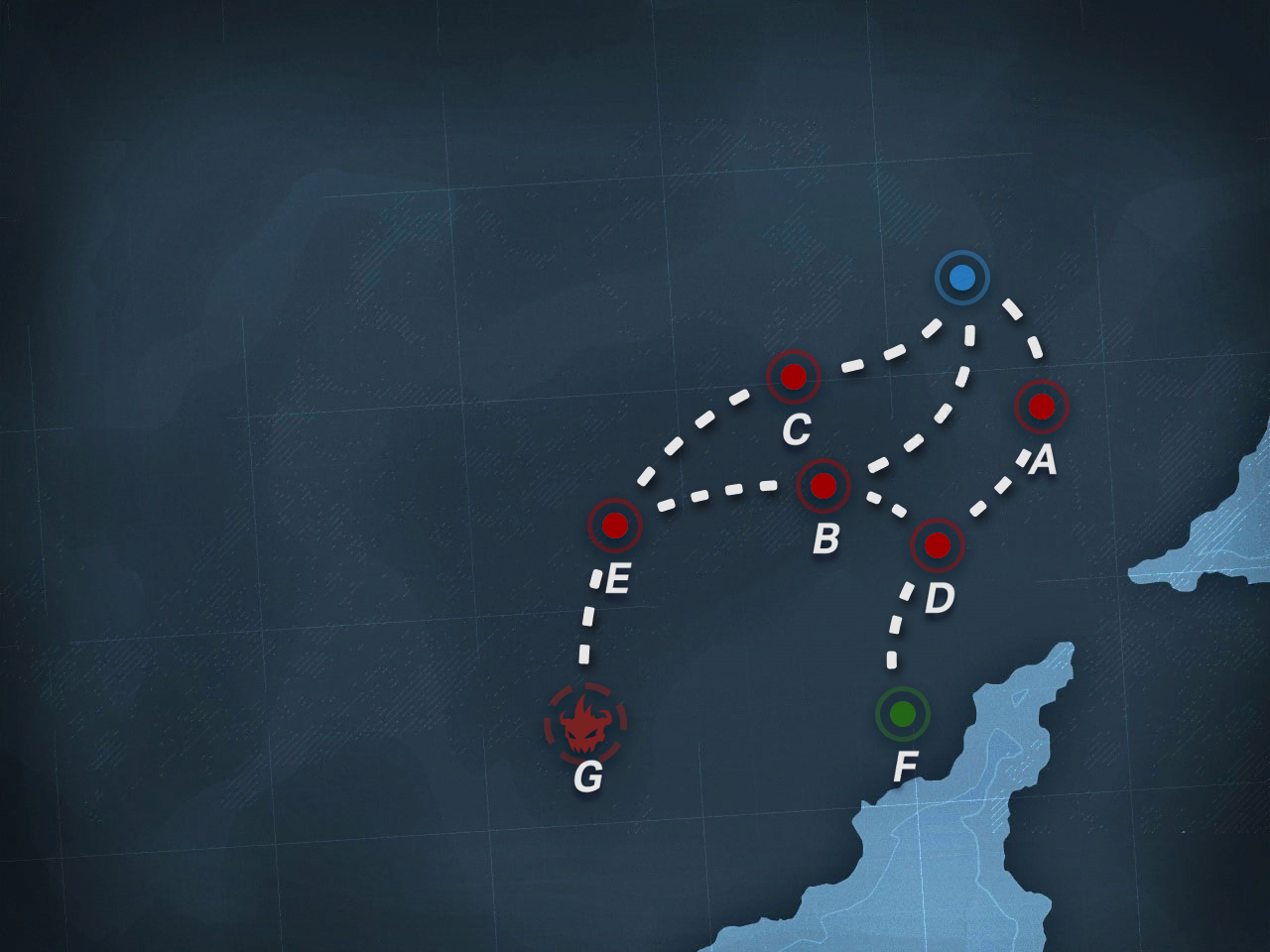Choose red battle node B

pyautogui.click(x=824, y=486)
